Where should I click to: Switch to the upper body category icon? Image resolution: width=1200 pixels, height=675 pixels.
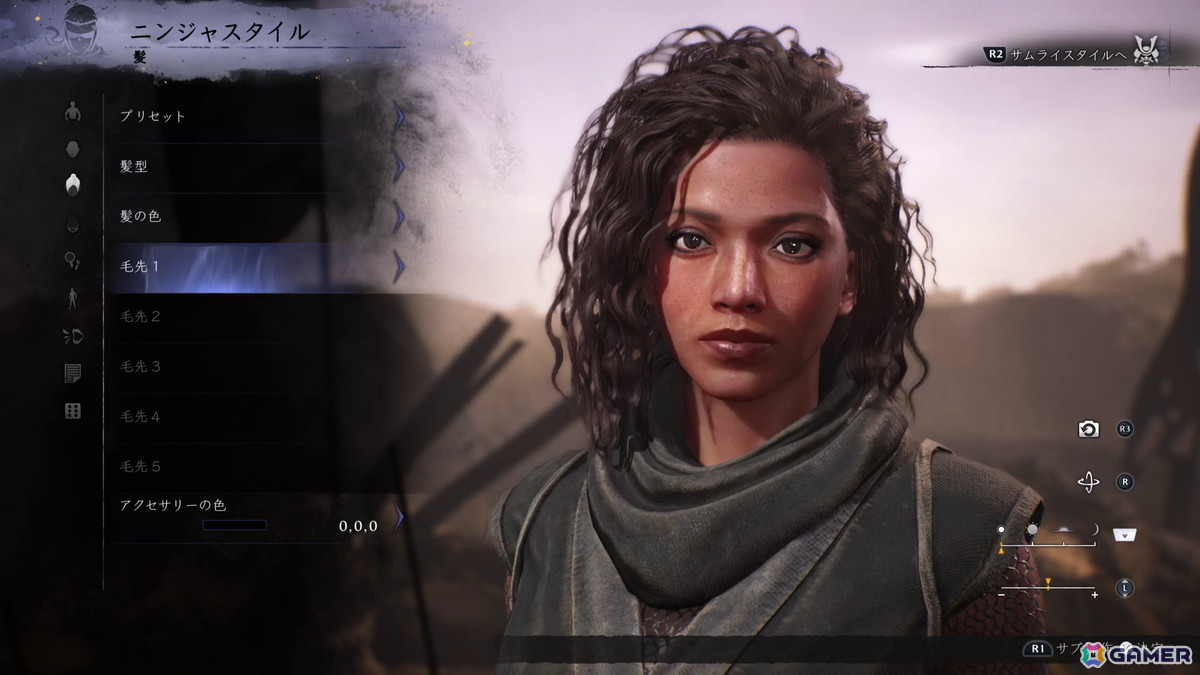(72, 111)
